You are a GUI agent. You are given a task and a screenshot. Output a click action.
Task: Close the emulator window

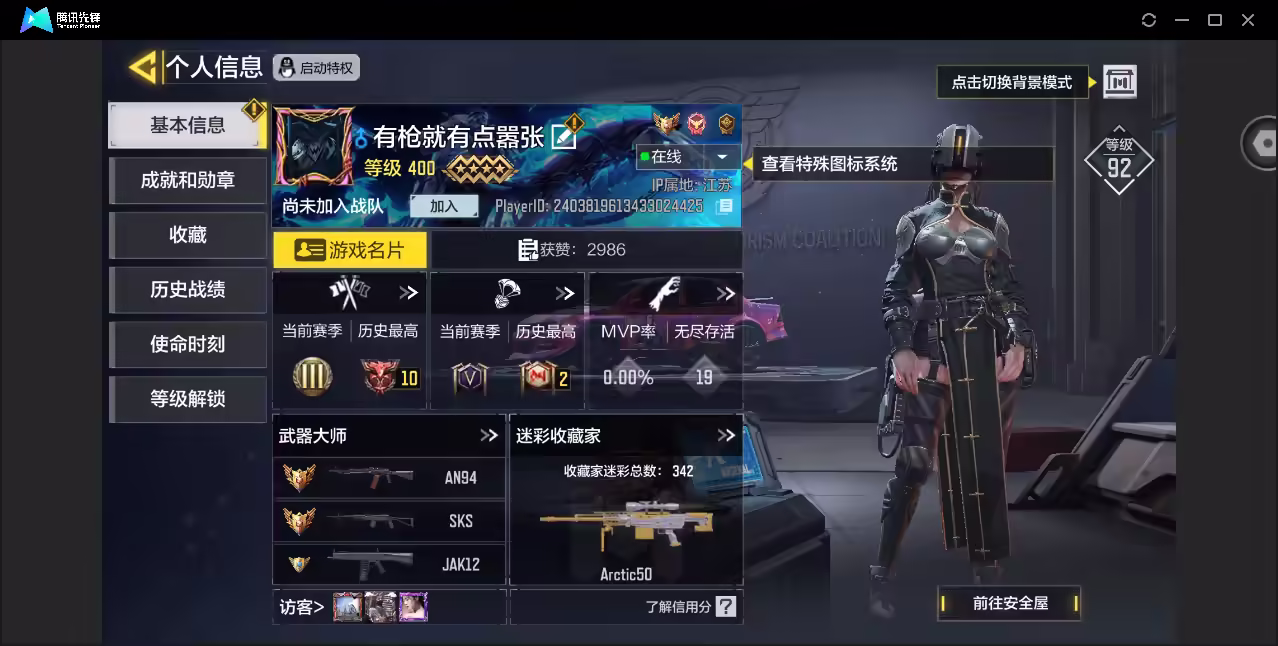click(x=1248, y=20)
